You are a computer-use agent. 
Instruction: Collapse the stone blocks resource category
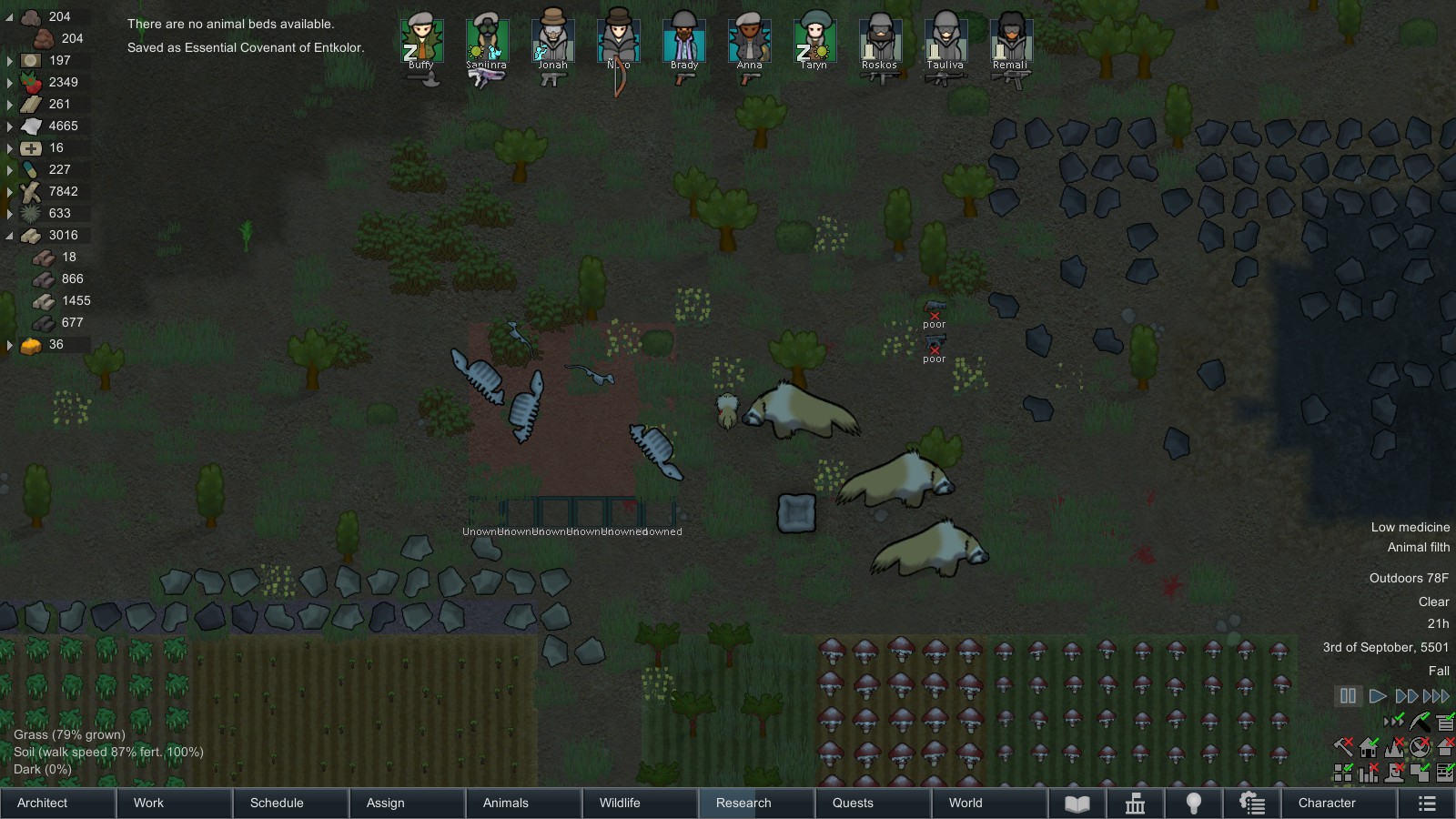click(9, 235)
